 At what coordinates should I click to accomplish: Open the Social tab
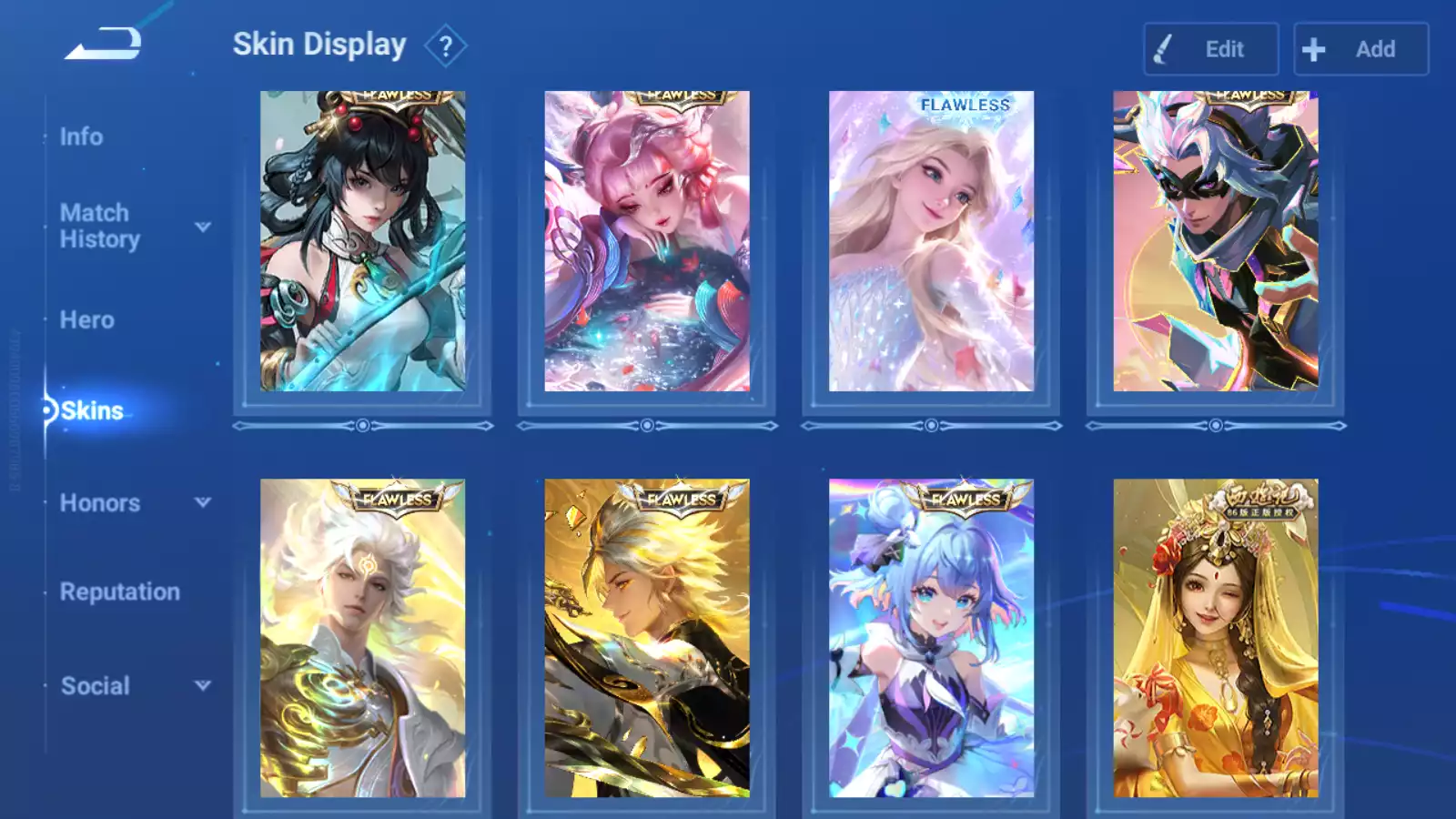point(95,685)
